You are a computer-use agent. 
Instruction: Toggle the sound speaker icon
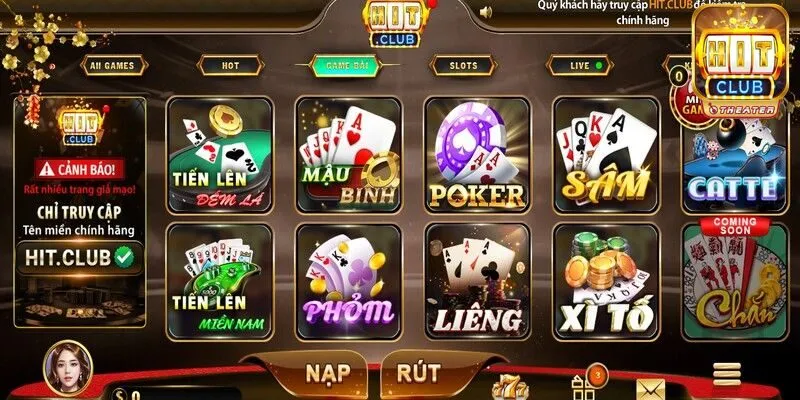tap(486, 12)
